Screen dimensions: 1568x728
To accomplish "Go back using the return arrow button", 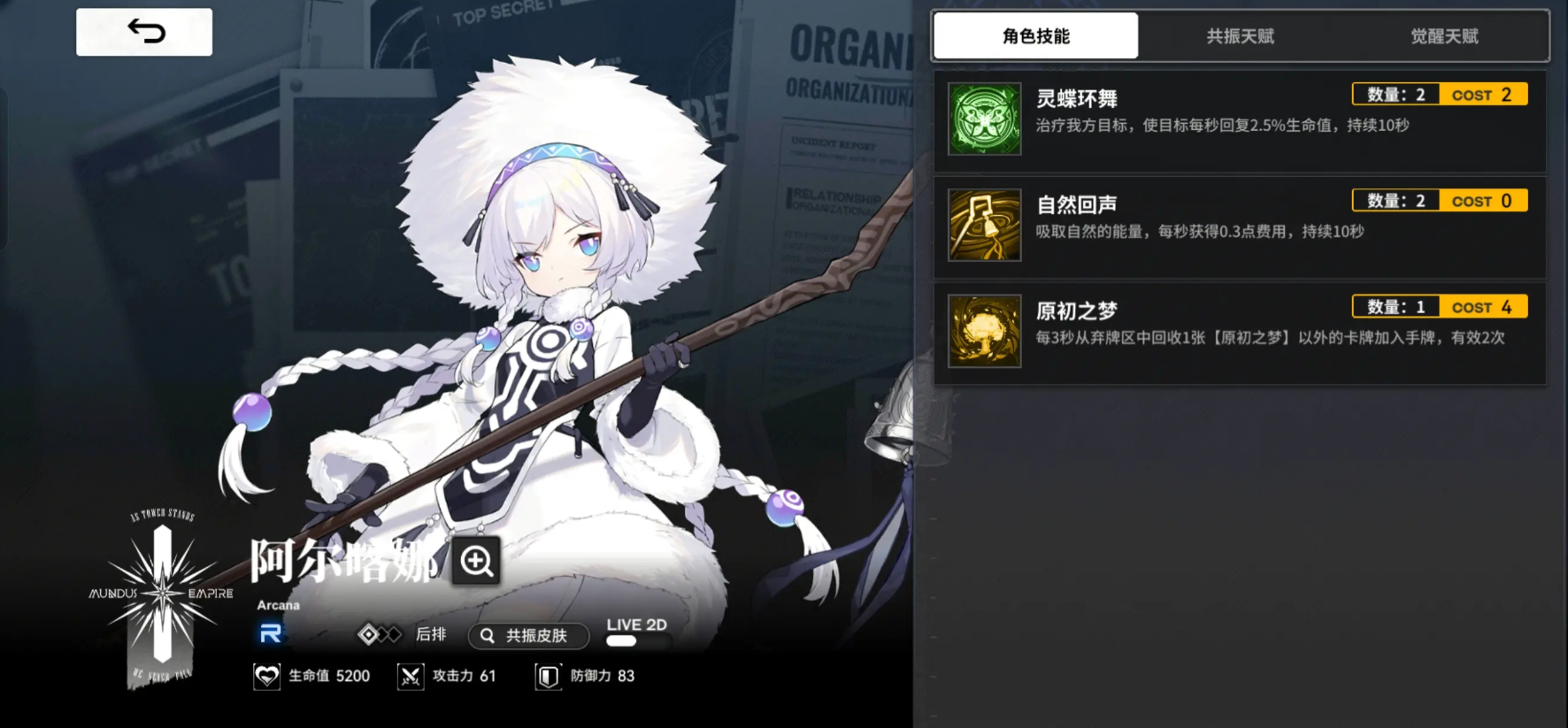I will click(144, 32).
